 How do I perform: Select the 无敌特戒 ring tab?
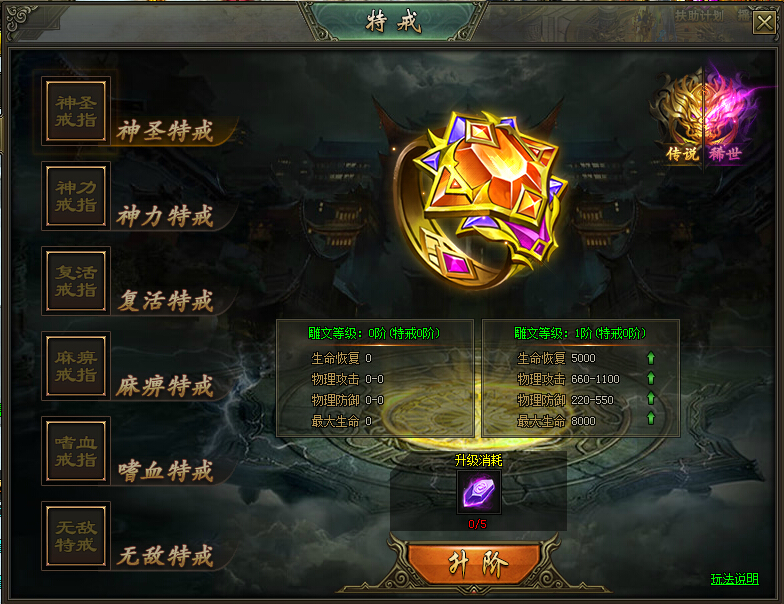(x=76, y=536)
